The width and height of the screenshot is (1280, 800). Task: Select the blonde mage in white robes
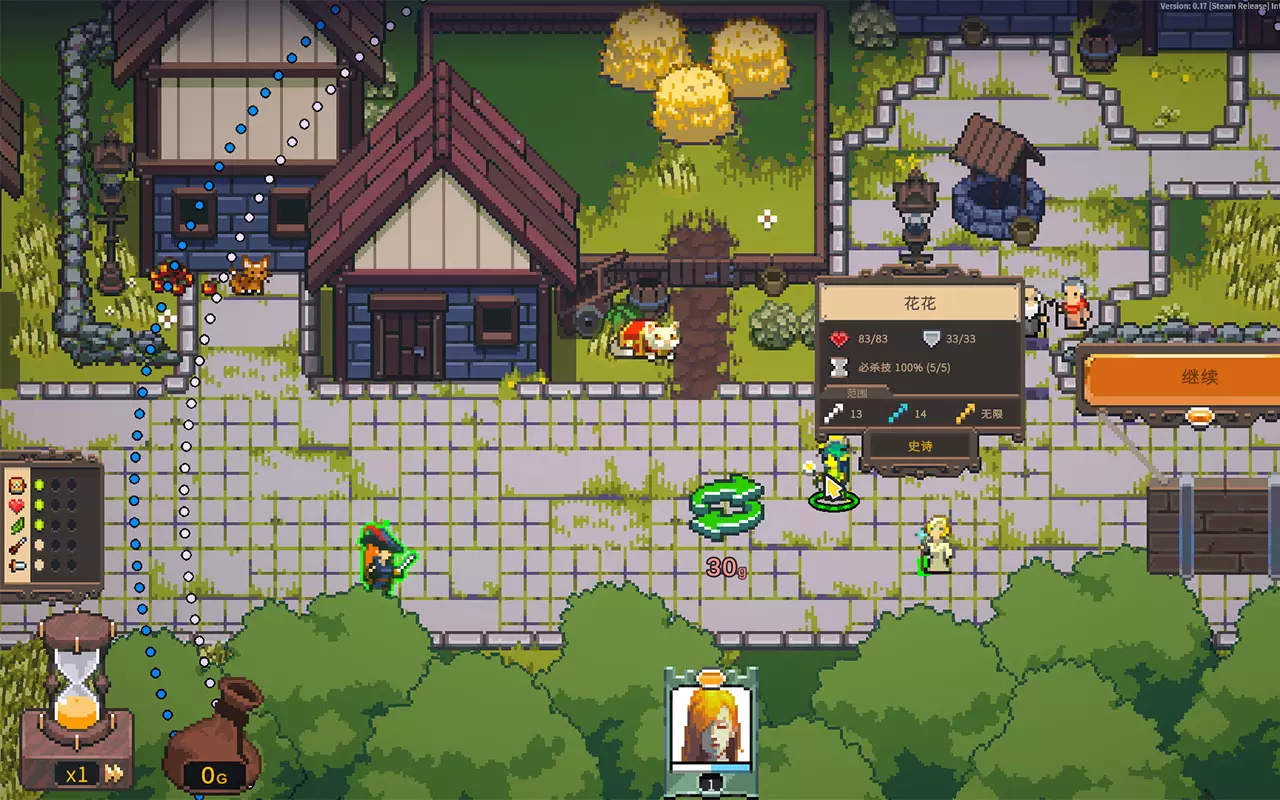point(938,545)
